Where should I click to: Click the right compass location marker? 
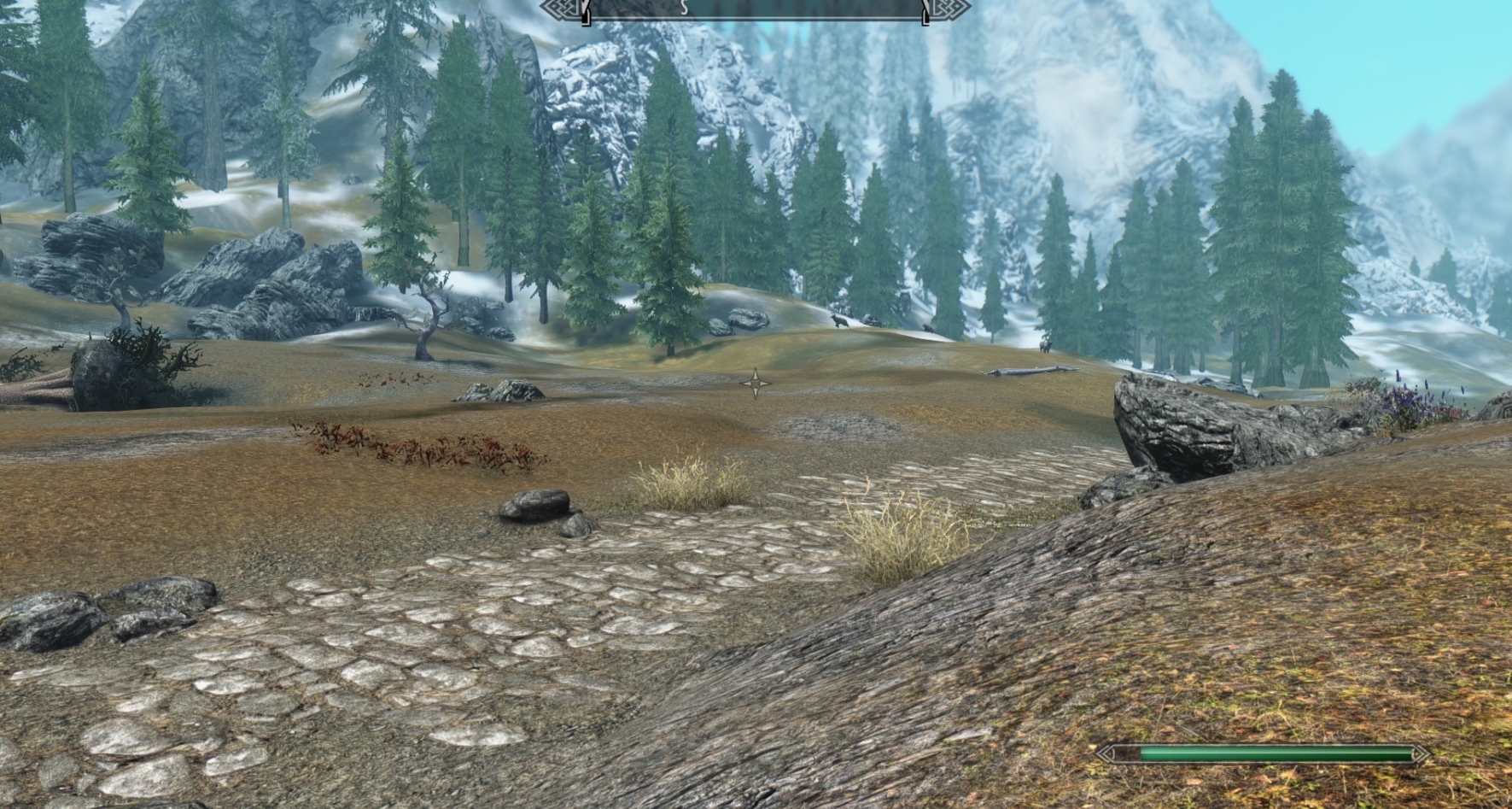(924, 11)
